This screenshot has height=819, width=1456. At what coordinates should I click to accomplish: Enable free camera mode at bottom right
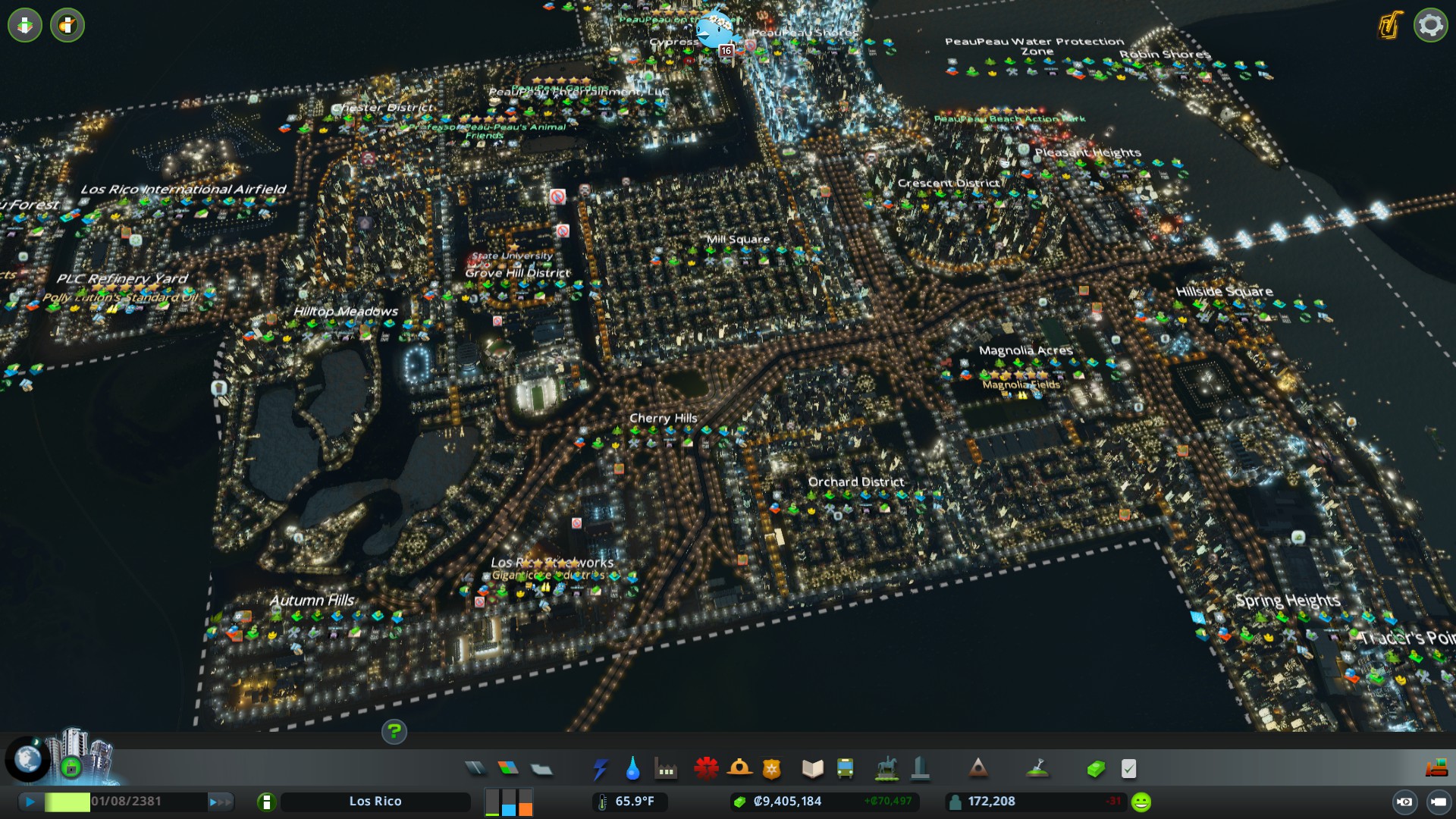pos(1439,802)
